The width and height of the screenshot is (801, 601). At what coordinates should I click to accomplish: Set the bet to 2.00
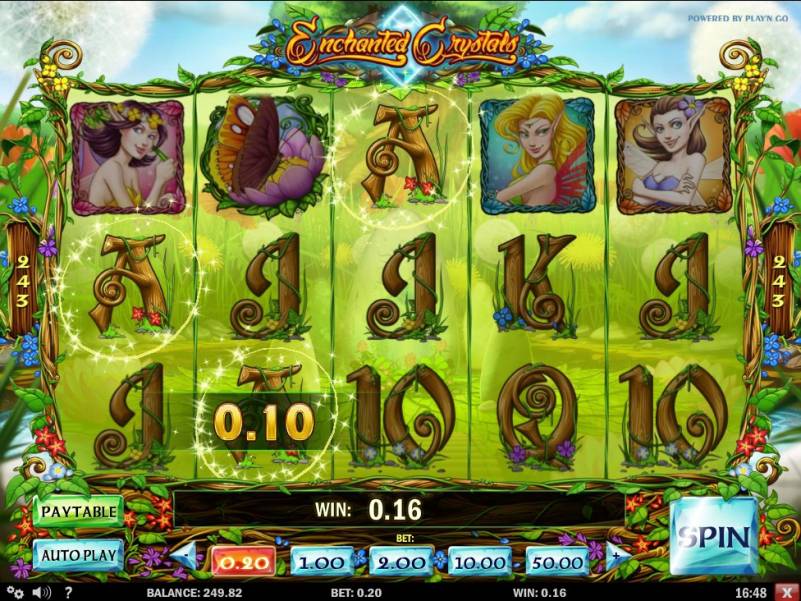(x=400, y=561)
